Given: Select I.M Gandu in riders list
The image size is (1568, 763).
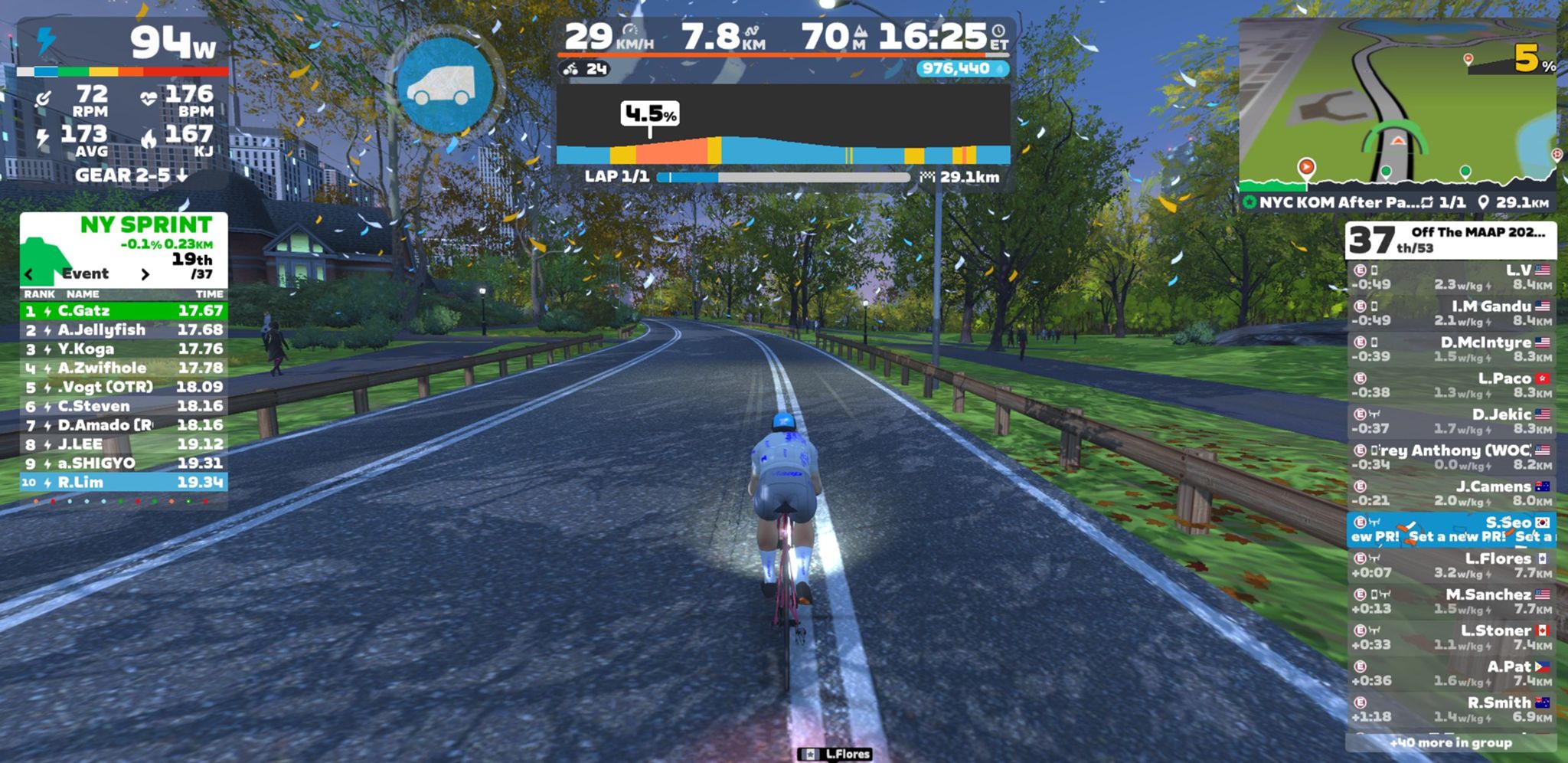Looking at the screenshot, I should coord(1451,313).
